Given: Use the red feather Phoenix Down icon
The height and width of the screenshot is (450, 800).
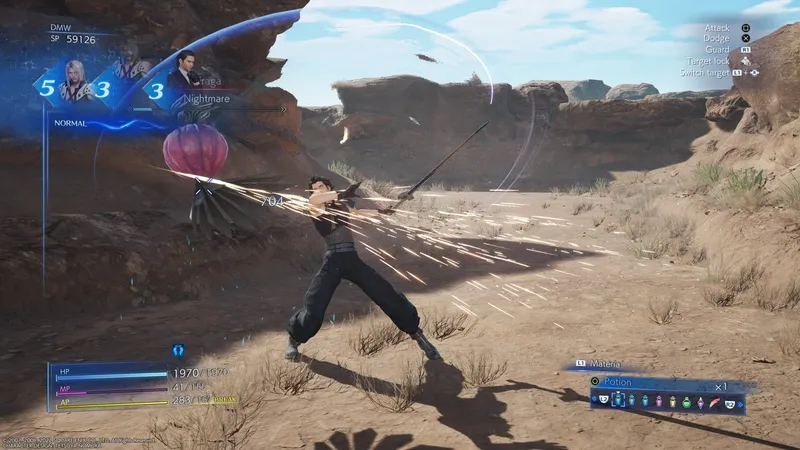Looking at the screenshot, I should pyautogui.click(x=713, y=402).
